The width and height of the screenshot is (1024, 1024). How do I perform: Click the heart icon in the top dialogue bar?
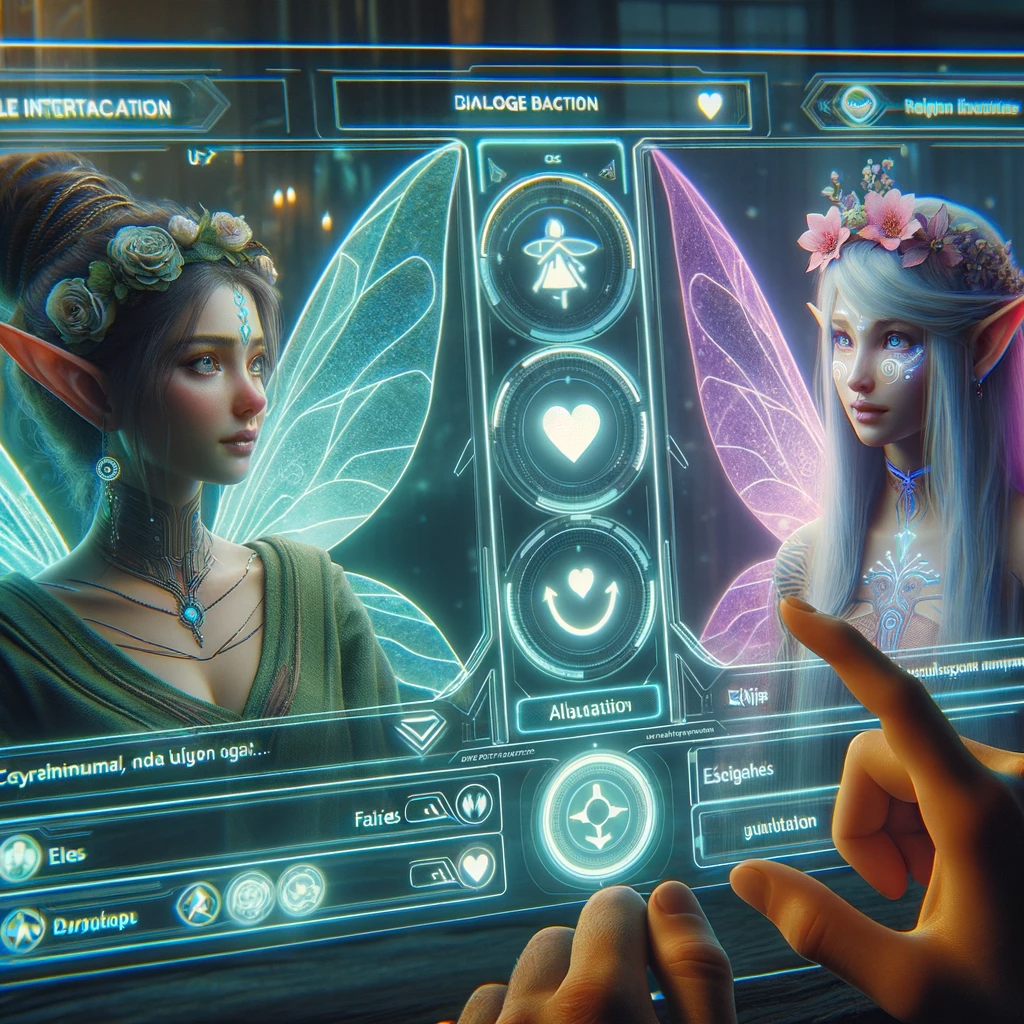click(709, 105)
